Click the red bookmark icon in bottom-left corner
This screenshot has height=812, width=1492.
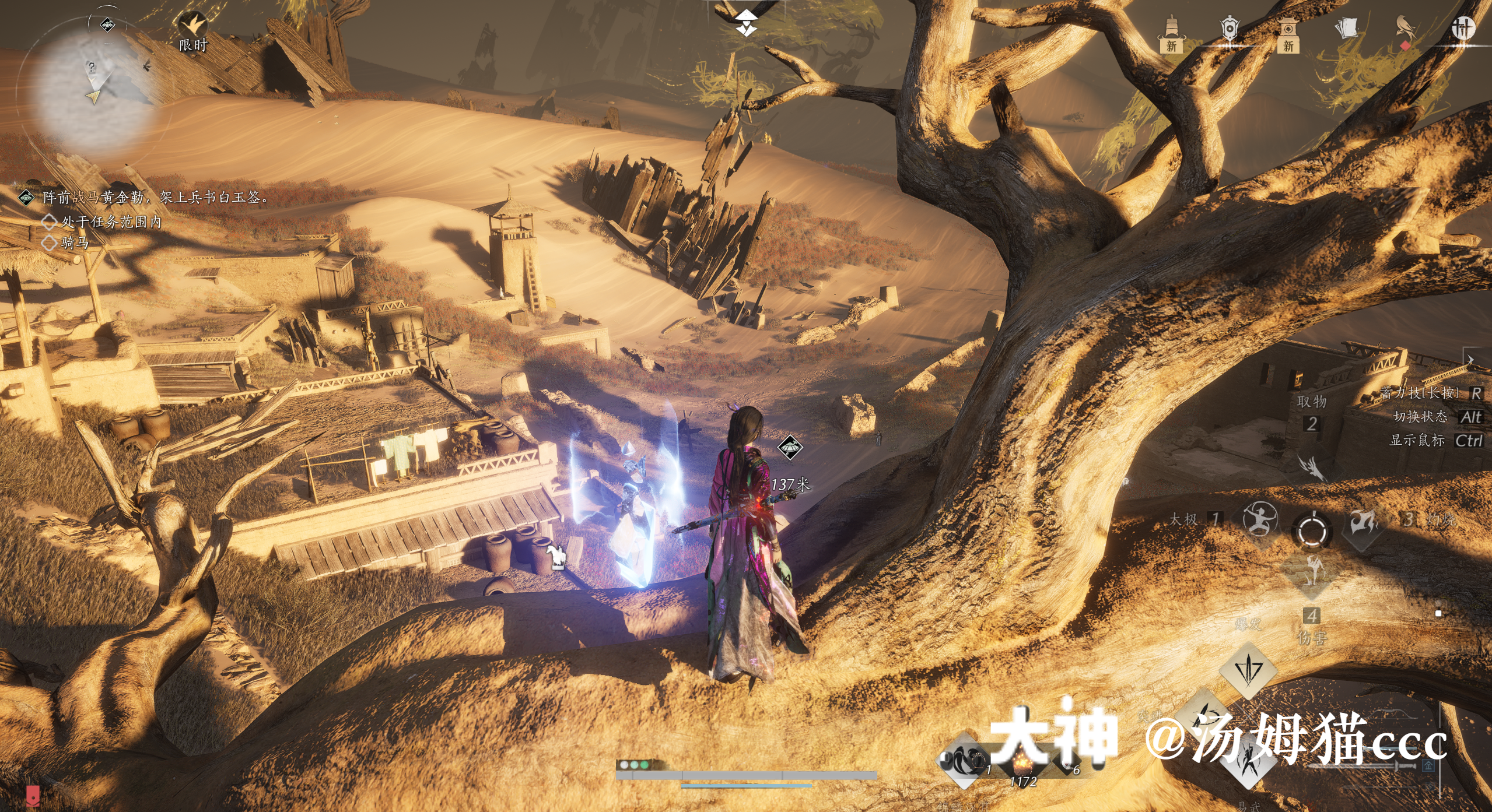tap(33, 795)
